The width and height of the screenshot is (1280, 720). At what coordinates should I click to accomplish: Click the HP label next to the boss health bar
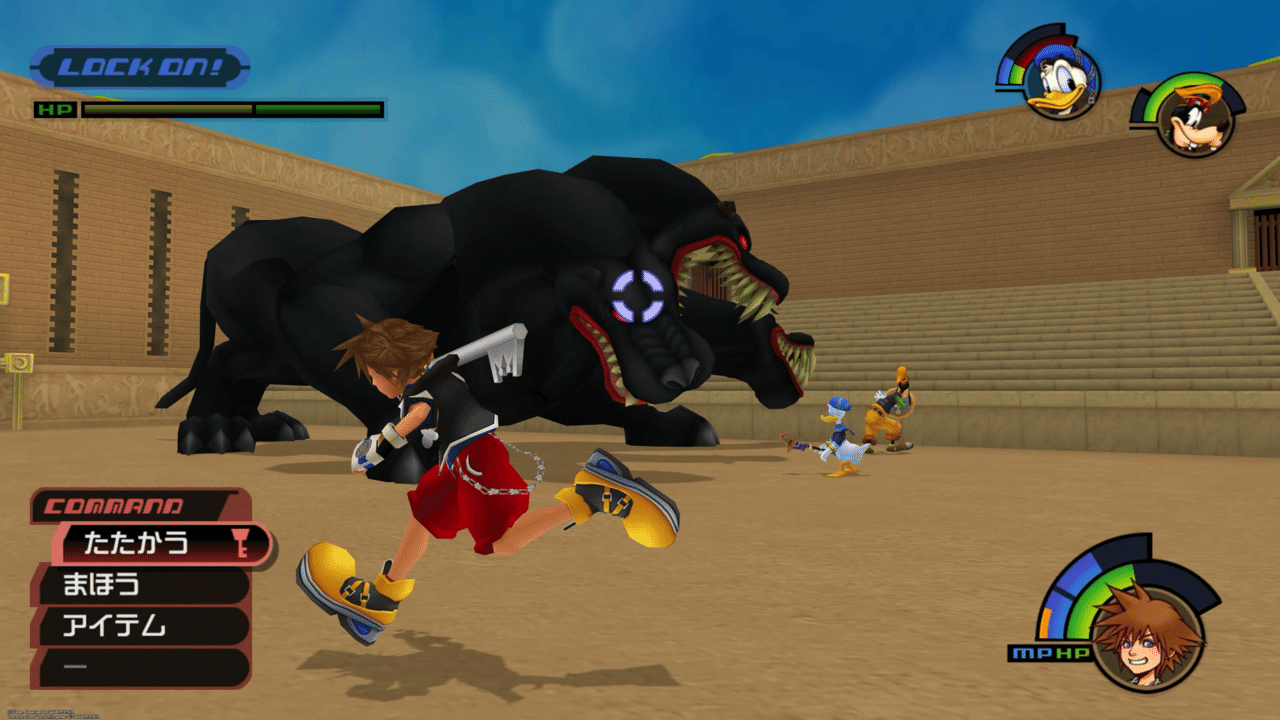(57, 107)
